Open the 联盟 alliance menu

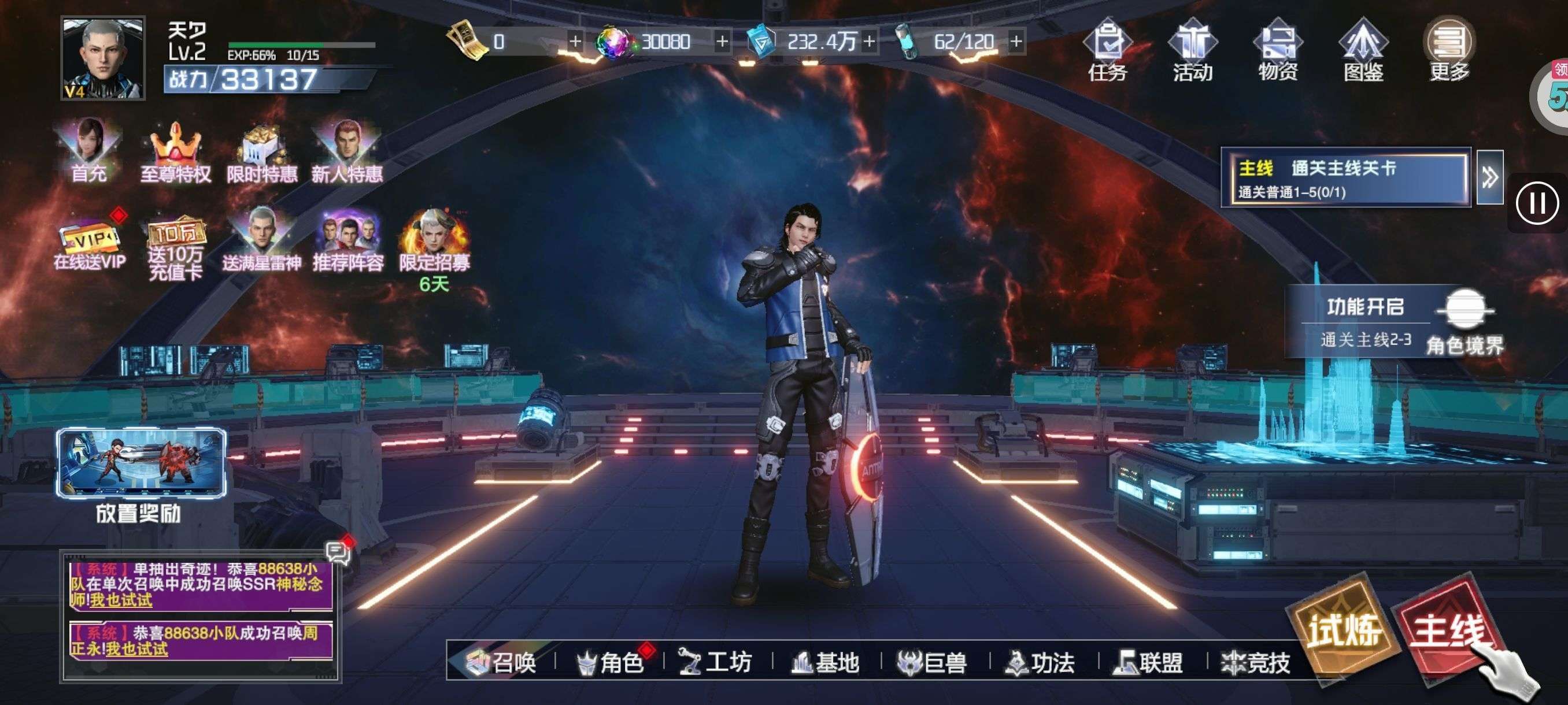[1149, 662]
